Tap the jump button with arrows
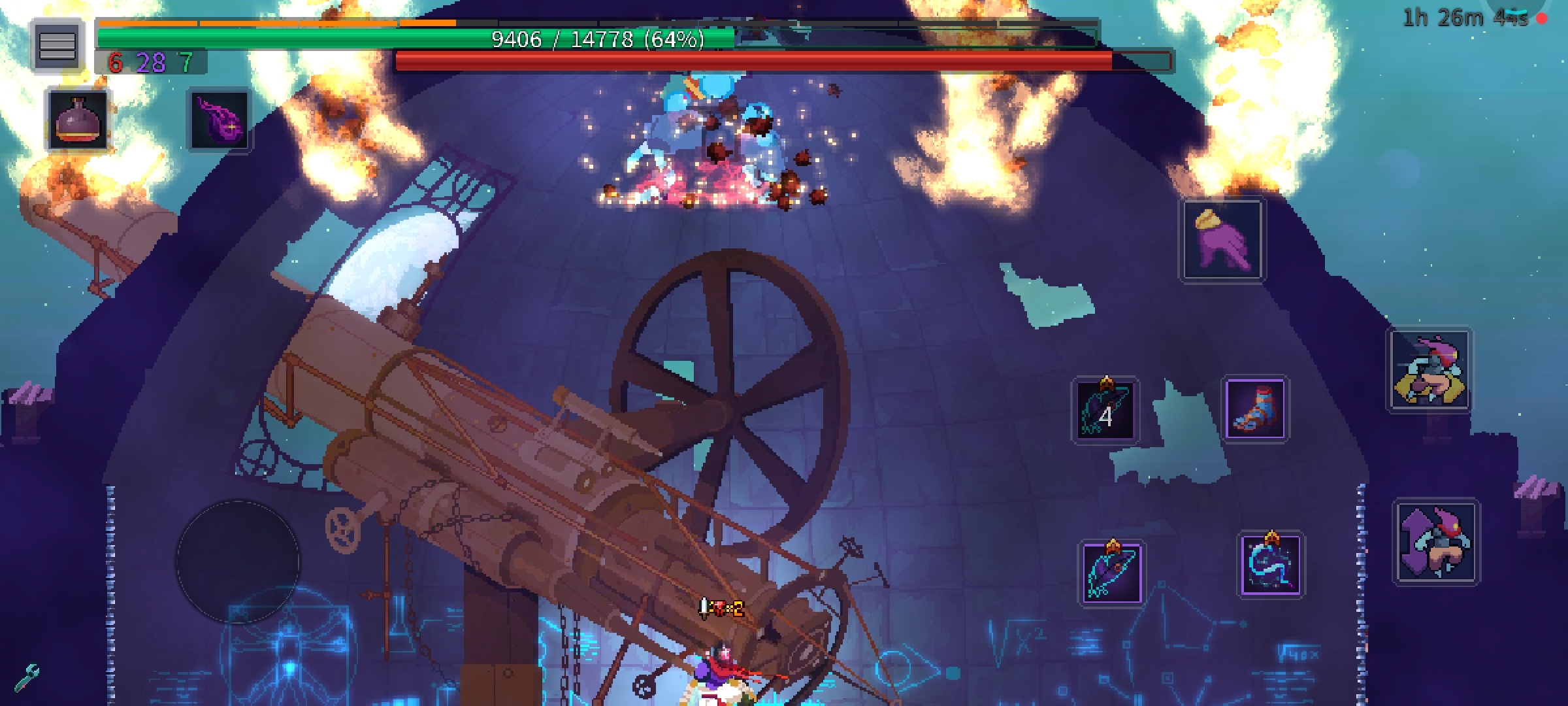1568x706 pixels. click(x=1436, y=542)
